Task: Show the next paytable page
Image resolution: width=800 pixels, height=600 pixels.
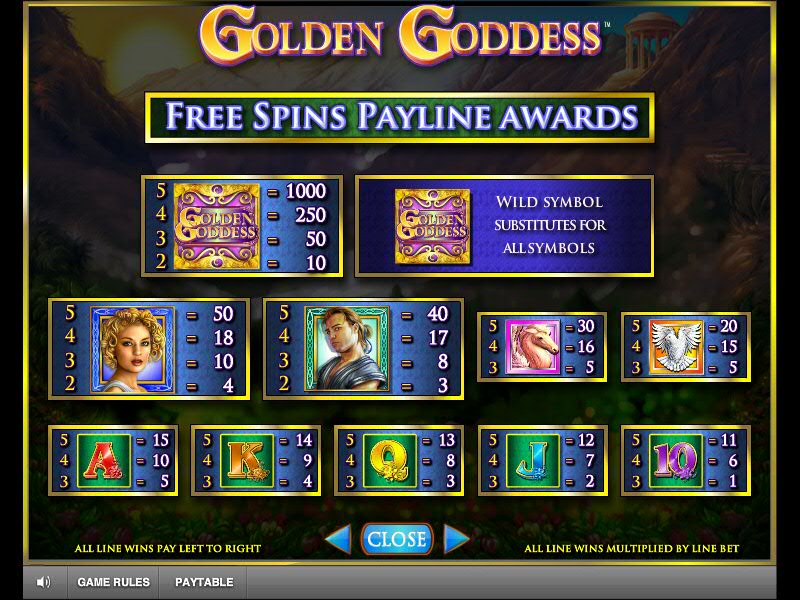Action: [x=456, y=540]
